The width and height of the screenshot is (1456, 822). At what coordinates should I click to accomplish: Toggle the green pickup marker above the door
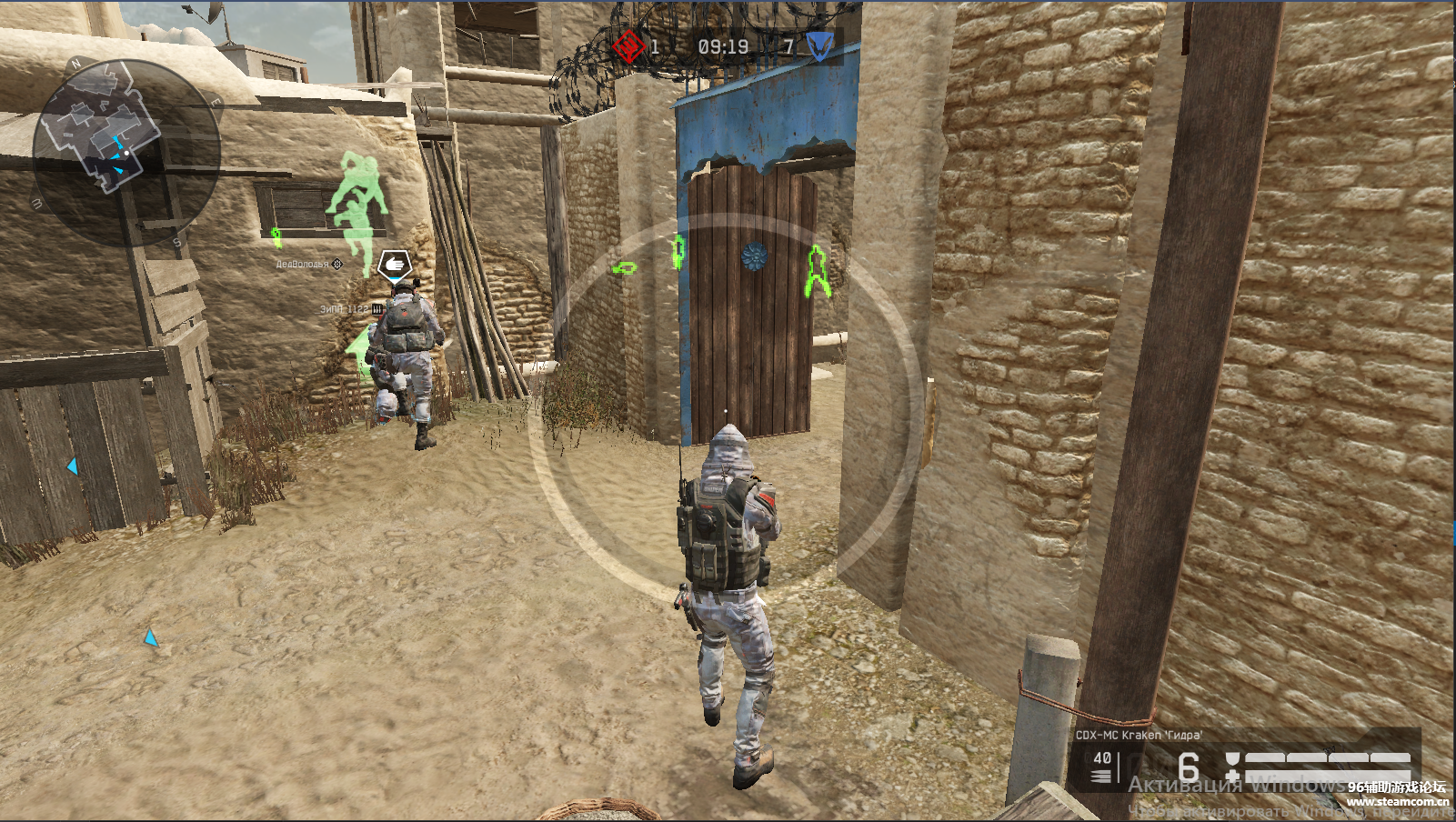pyautogui.click(x=678, y=253)
